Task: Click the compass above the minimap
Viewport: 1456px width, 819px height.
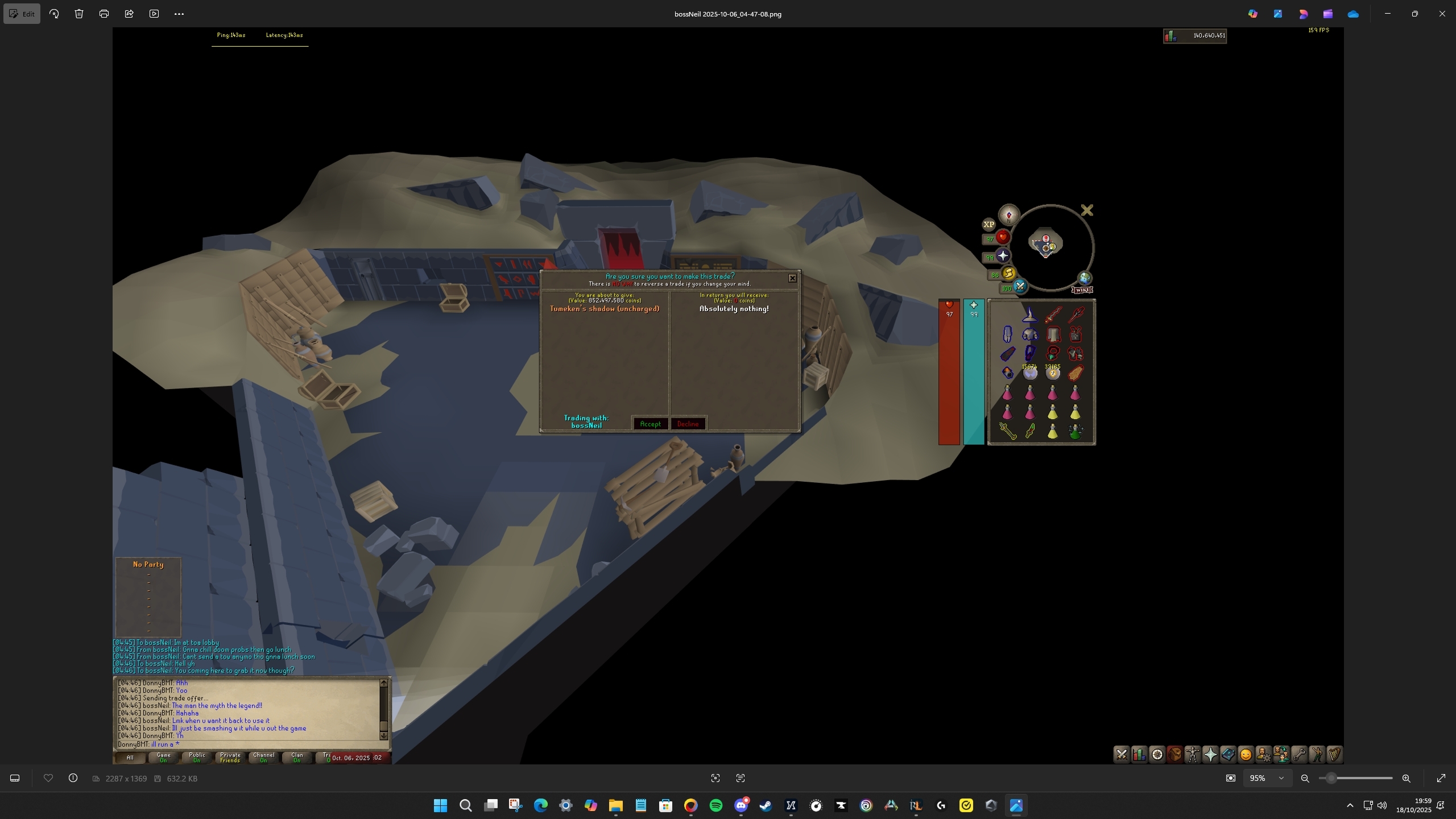Action: click(1008, 215)
